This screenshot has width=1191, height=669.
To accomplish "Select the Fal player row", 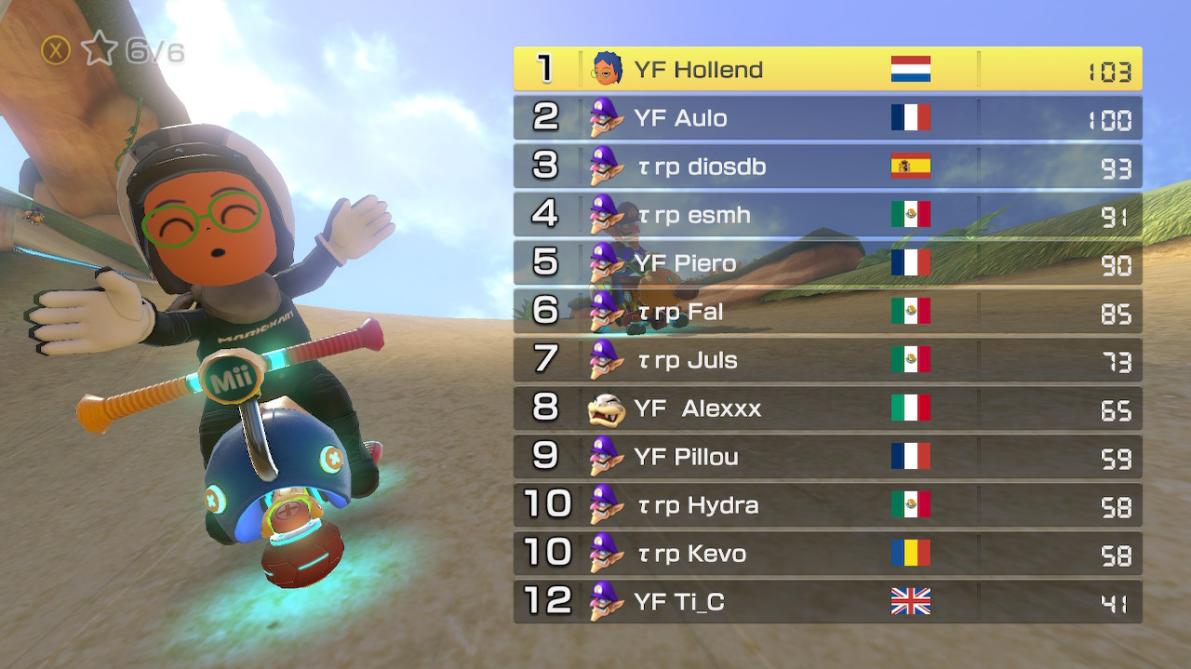I will tap(827, 312).
